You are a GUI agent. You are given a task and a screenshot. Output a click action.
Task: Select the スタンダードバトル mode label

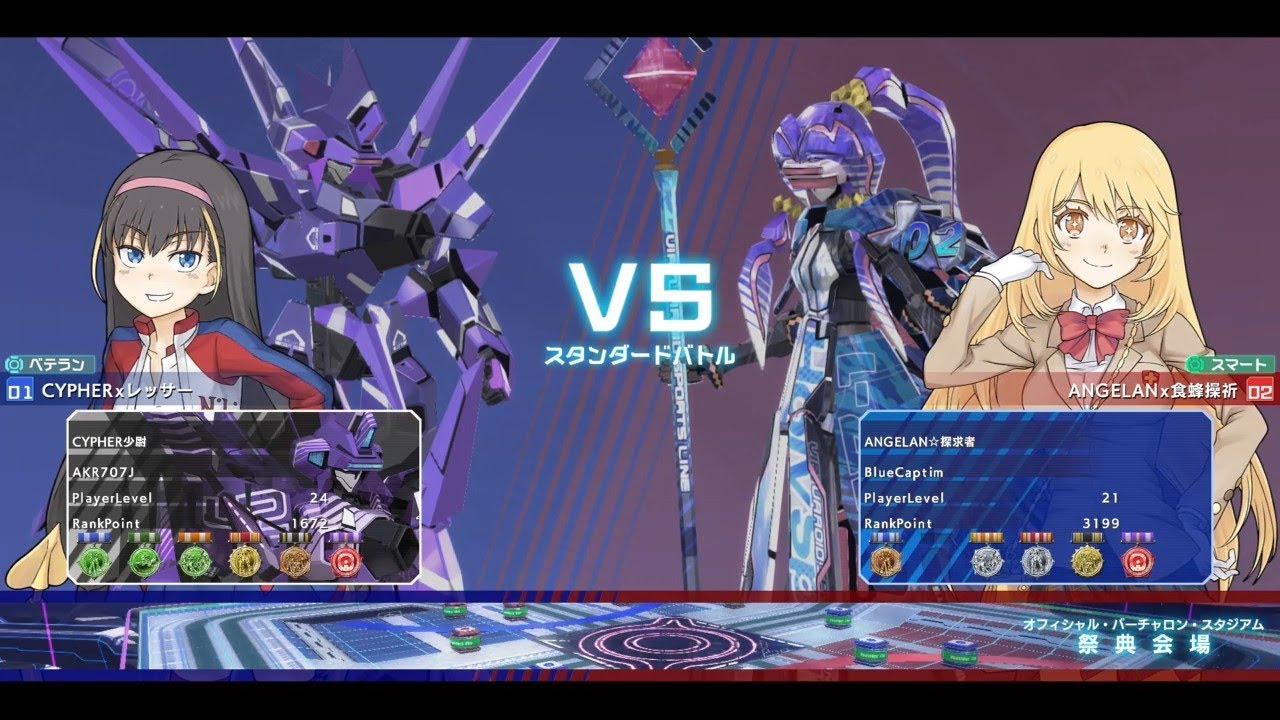pyautogui.click(x=642, y=353)
